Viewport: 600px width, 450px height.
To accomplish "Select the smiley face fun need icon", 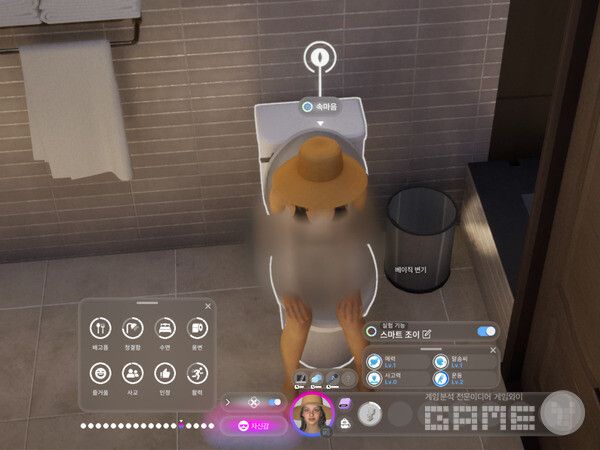I will [99, 373].
